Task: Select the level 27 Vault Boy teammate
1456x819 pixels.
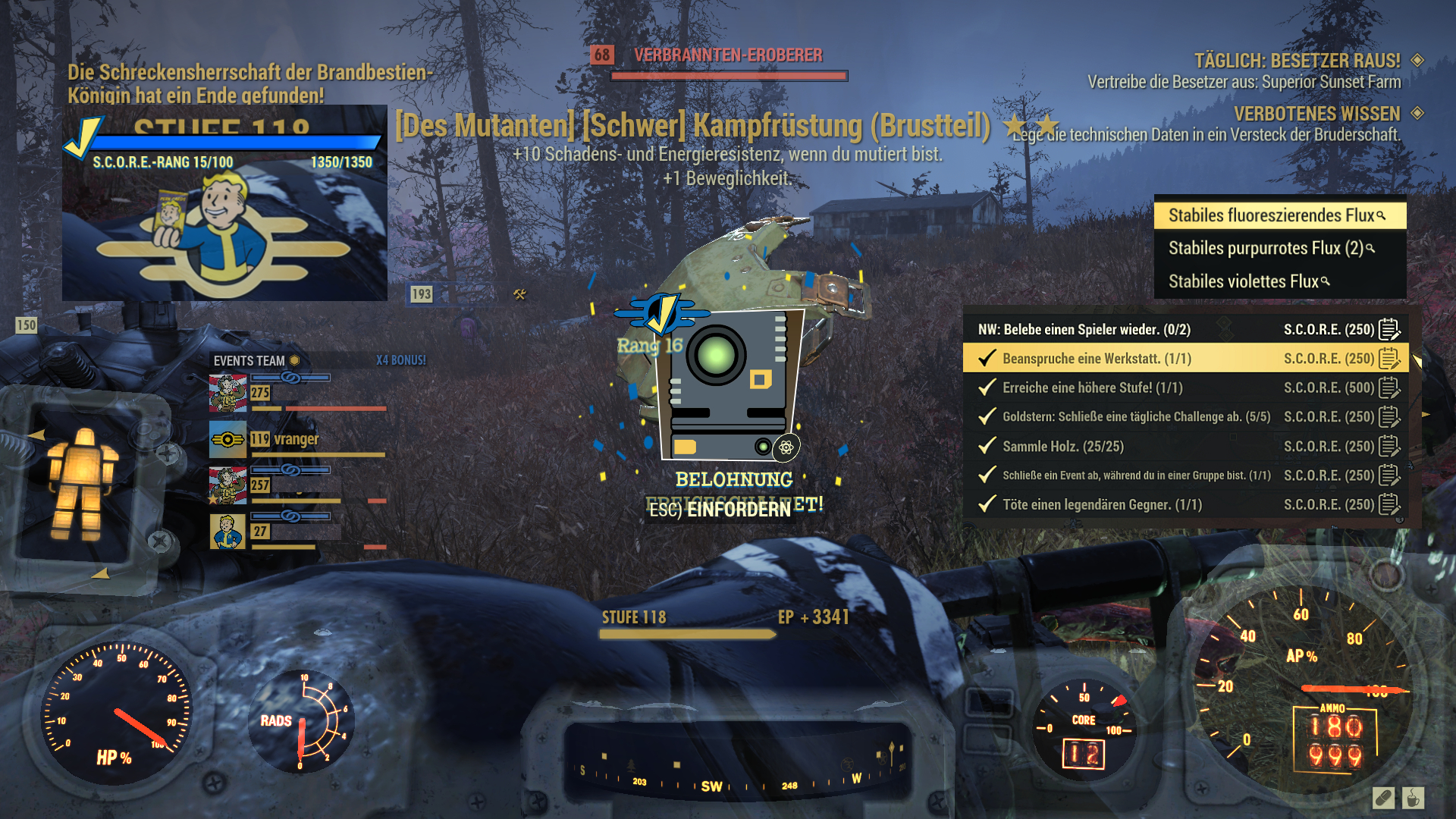Action: pyautogui.click(x=227, y=532)
